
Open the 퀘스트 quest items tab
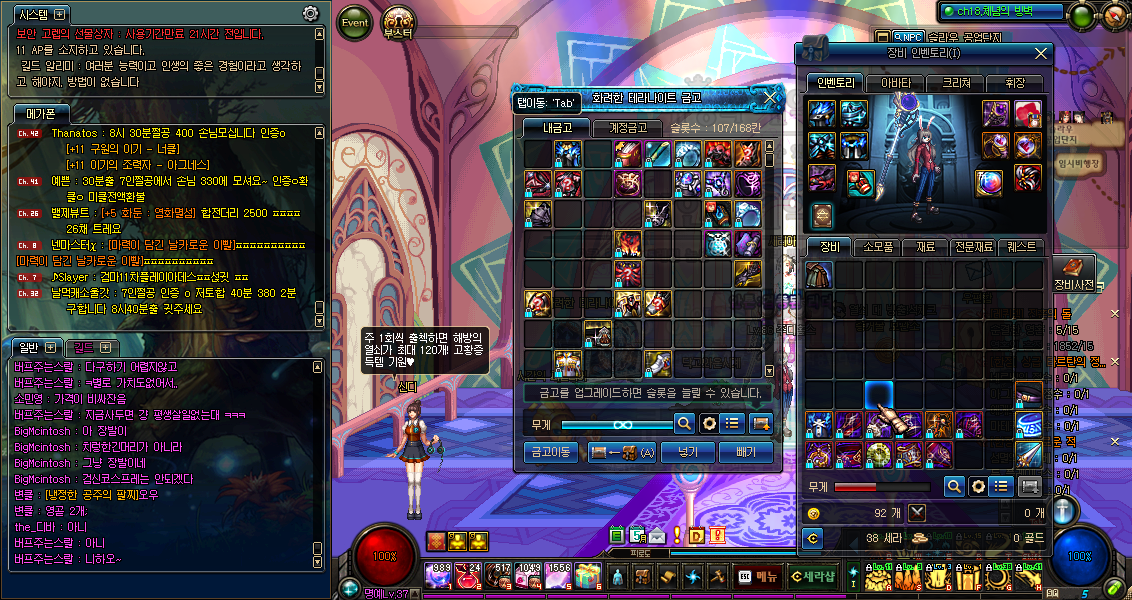point(1023,246)
